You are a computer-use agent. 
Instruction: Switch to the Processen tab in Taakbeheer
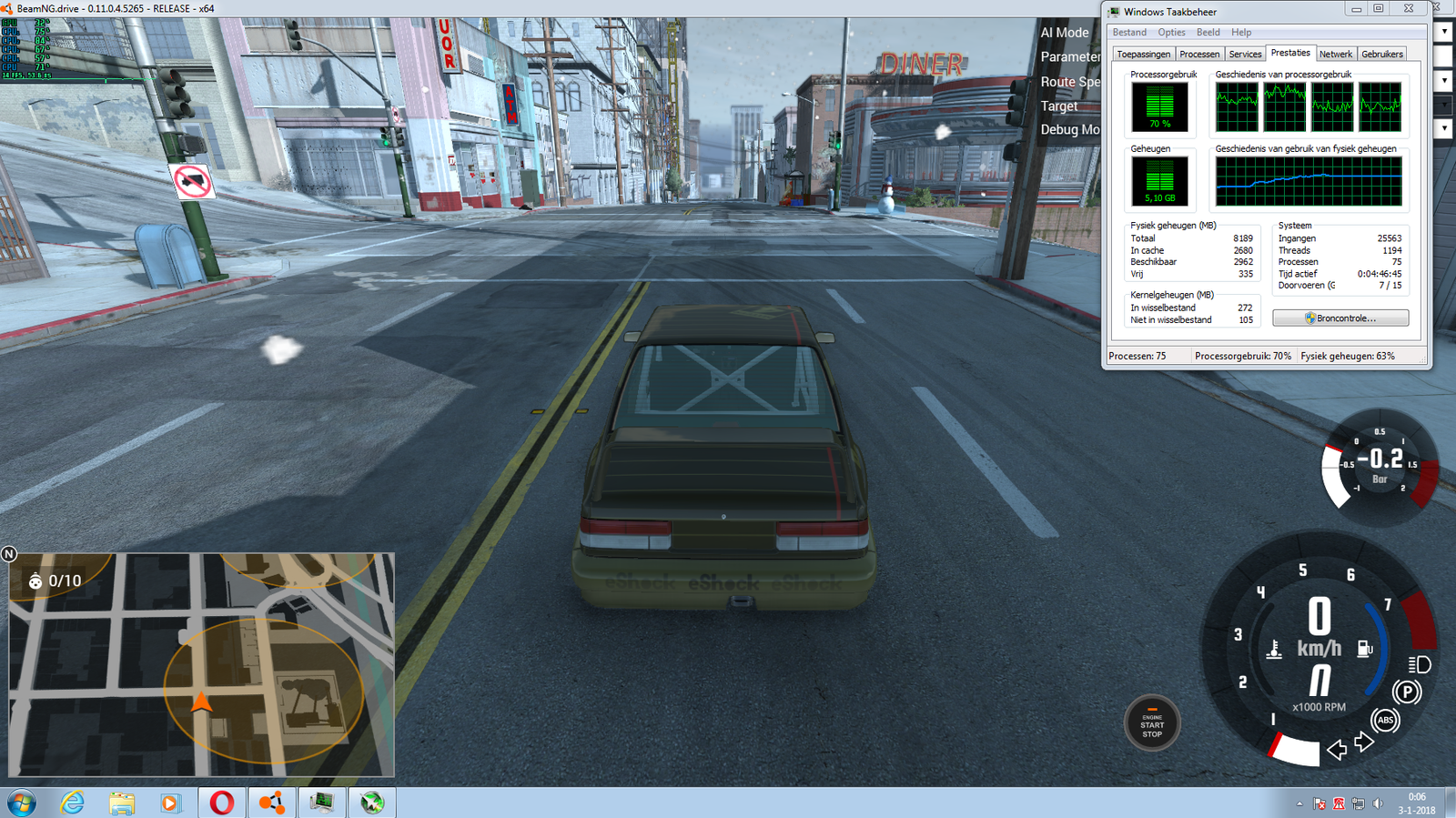[1199, 54]
